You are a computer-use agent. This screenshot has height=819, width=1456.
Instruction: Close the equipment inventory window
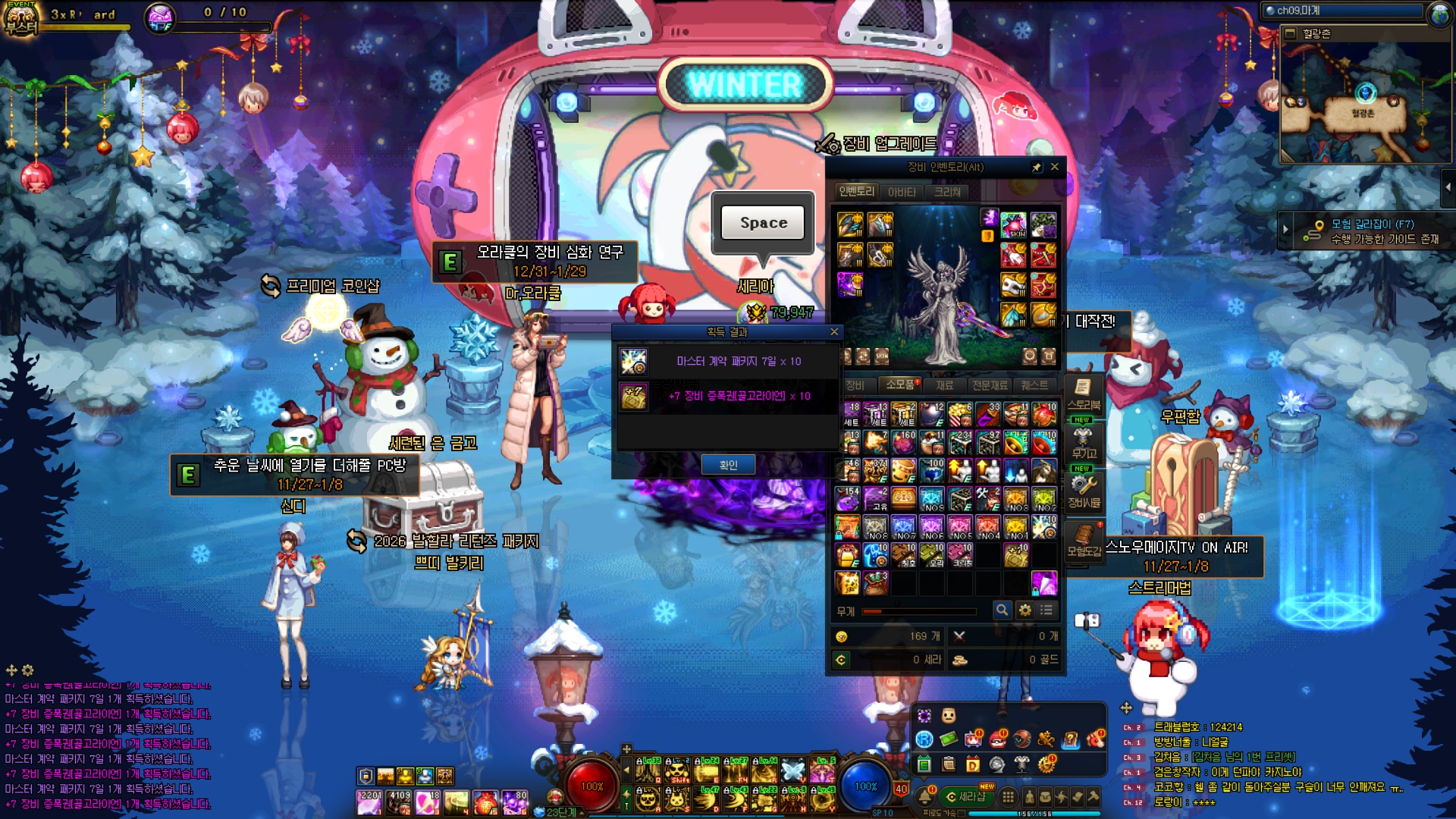point(1054,167)
